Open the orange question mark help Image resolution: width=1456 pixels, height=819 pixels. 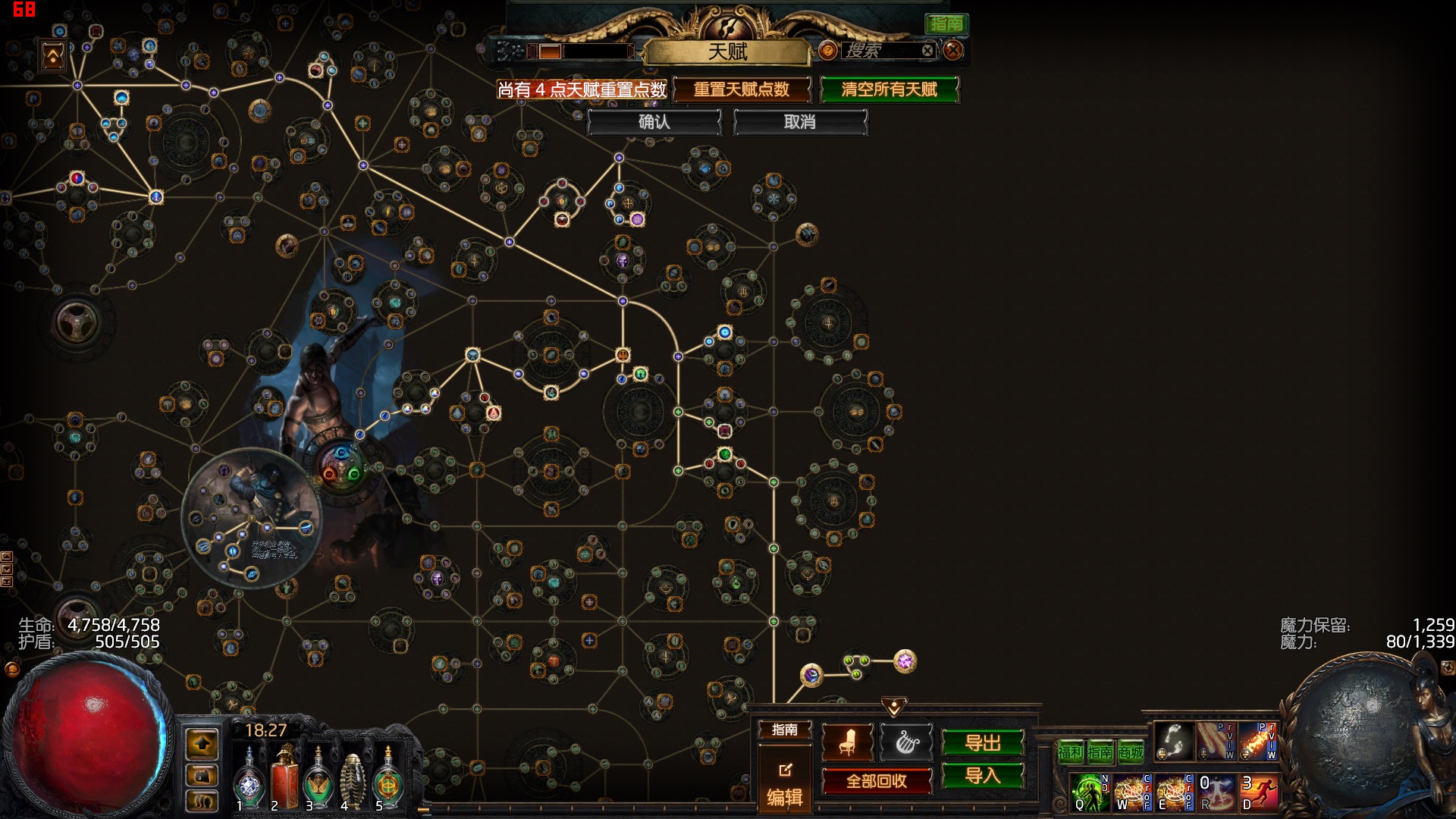pos(828,51)
